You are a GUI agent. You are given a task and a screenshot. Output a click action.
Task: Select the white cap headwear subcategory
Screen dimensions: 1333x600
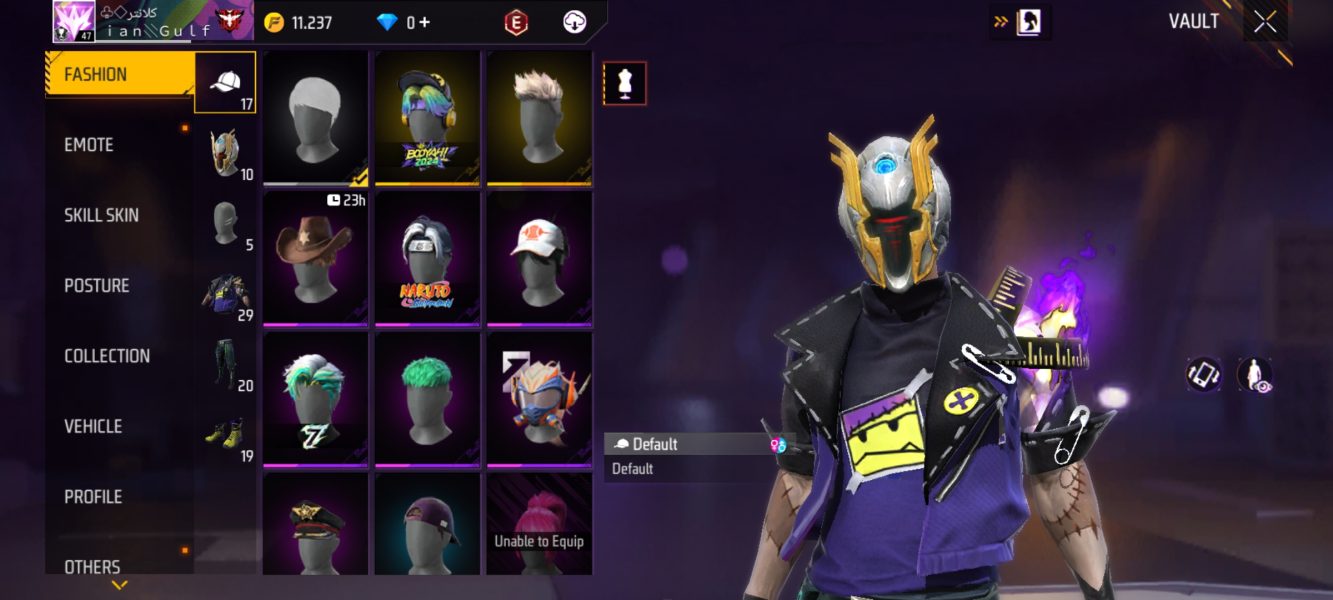click(225, 83)
